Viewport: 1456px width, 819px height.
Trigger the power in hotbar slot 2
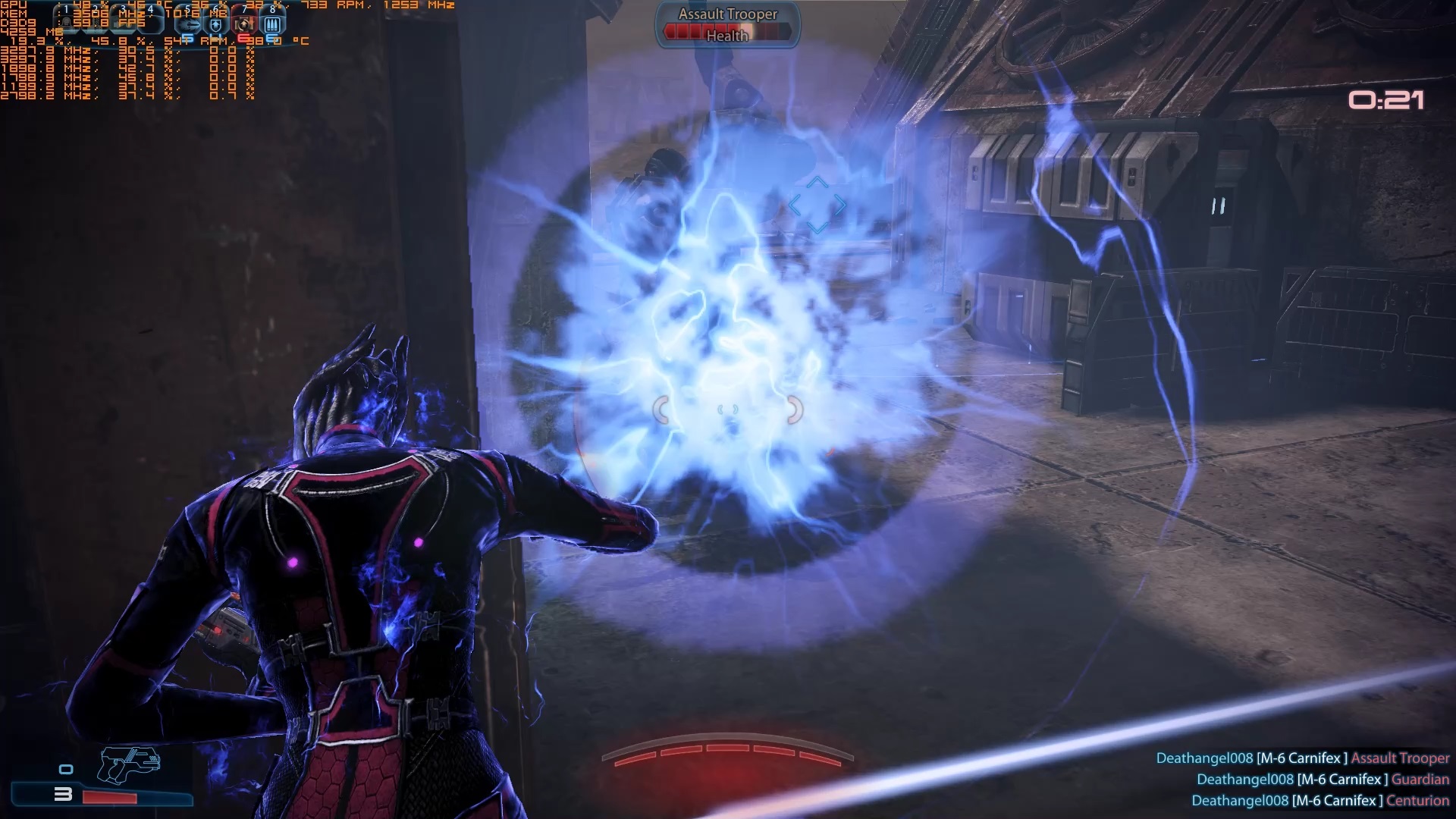(96, 22)
